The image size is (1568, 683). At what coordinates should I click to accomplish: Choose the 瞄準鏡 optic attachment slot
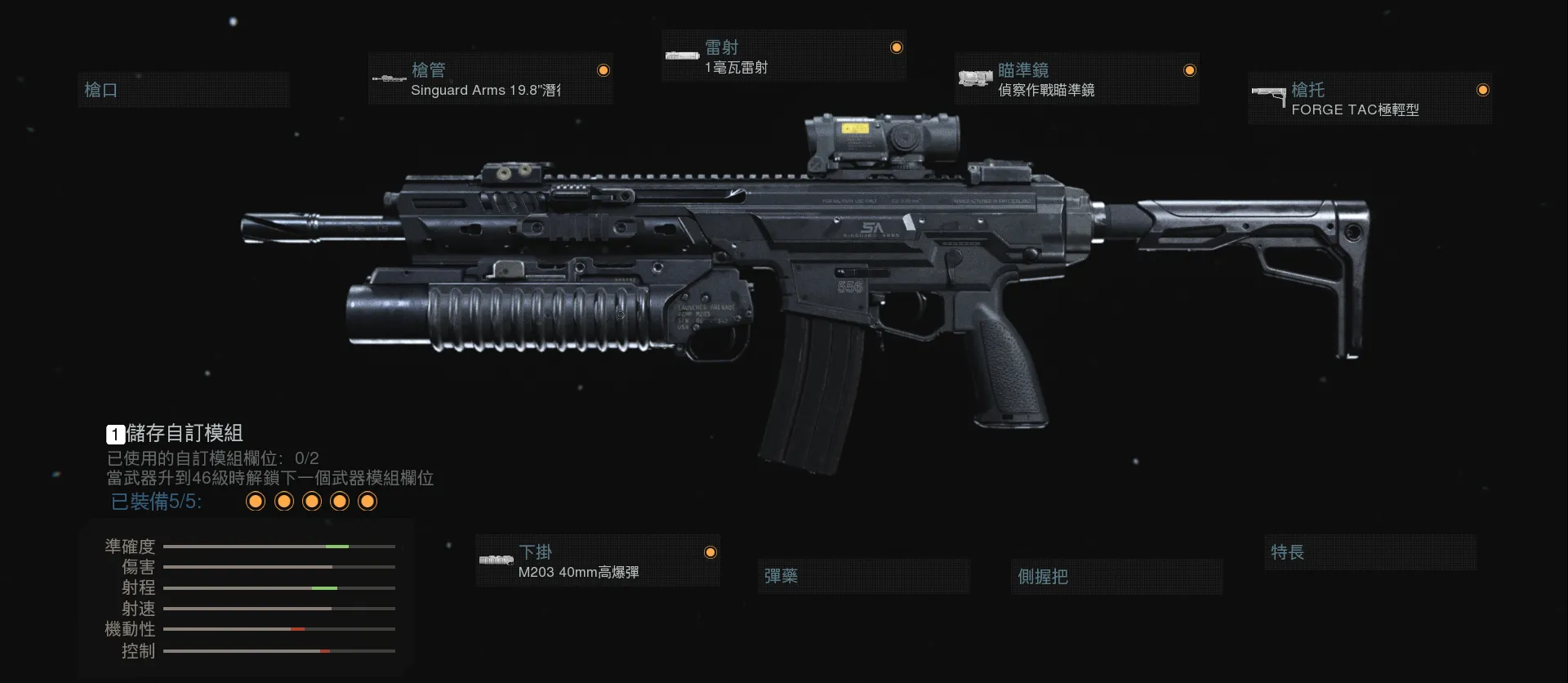tap(1076, 79)
